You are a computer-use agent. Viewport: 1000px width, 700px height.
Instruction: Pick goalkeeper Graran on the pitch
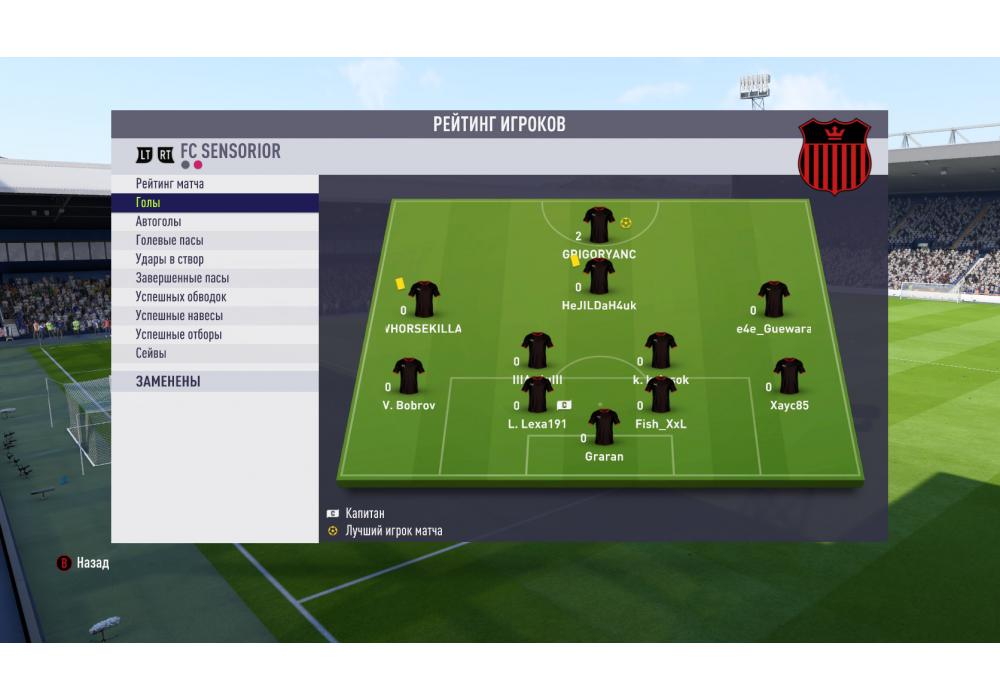pos(604,428)
